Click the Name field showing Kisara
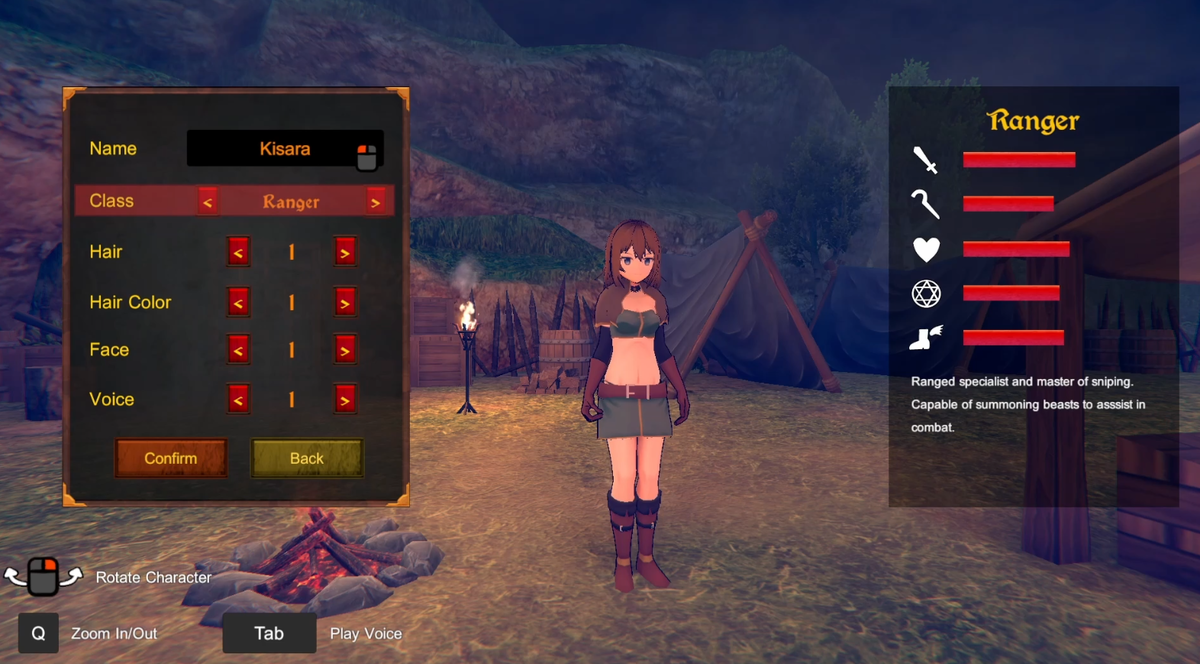 [284, 149]
